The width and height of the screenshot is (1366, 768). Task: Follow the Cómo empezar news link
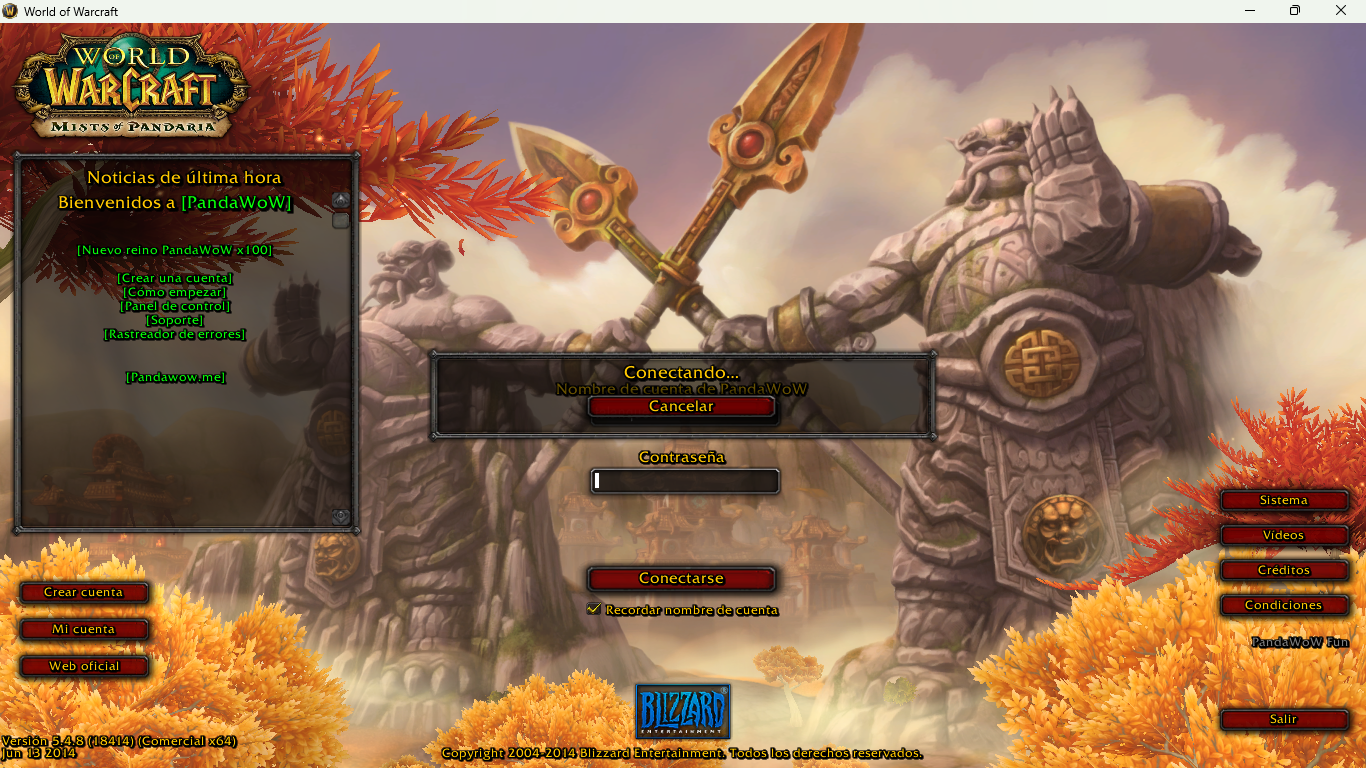pyautogui.click(x=175, y=292)
